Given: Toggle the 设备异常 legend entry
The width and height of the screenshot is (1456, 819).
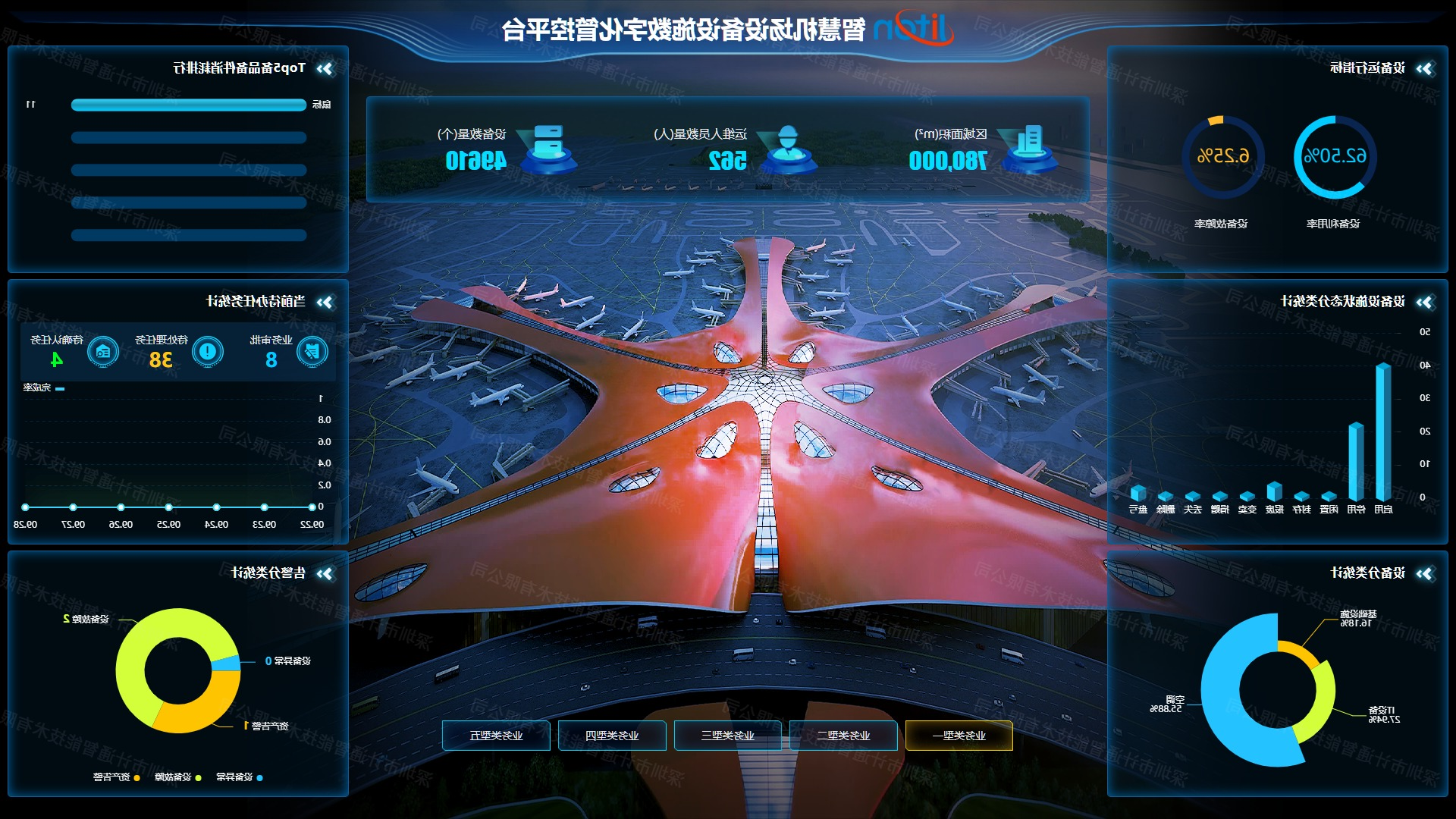Looking at the screenshot, I should (x=240, y=777).
